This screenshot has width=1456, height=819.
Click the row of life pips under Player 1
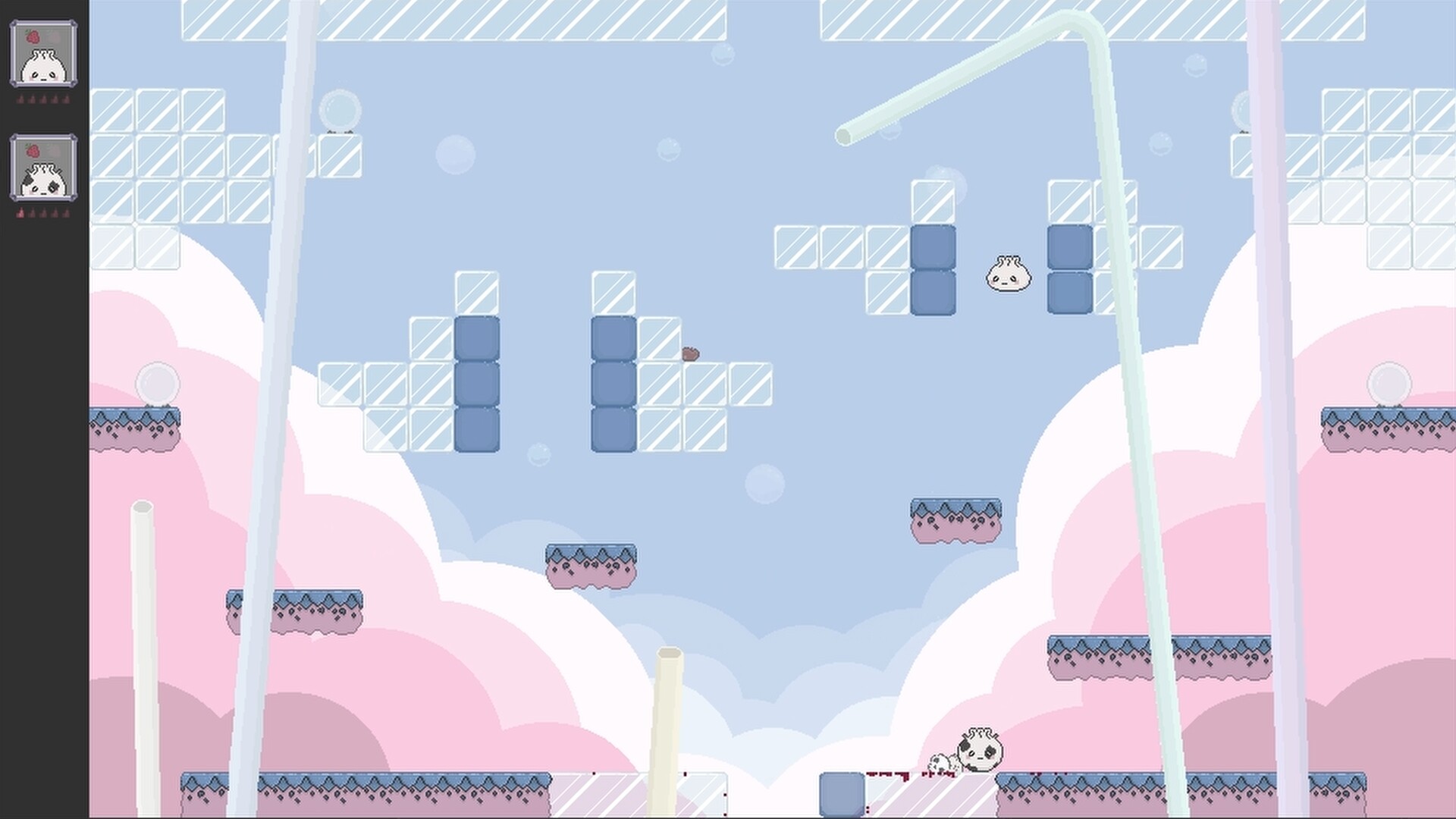click(43, 99)
